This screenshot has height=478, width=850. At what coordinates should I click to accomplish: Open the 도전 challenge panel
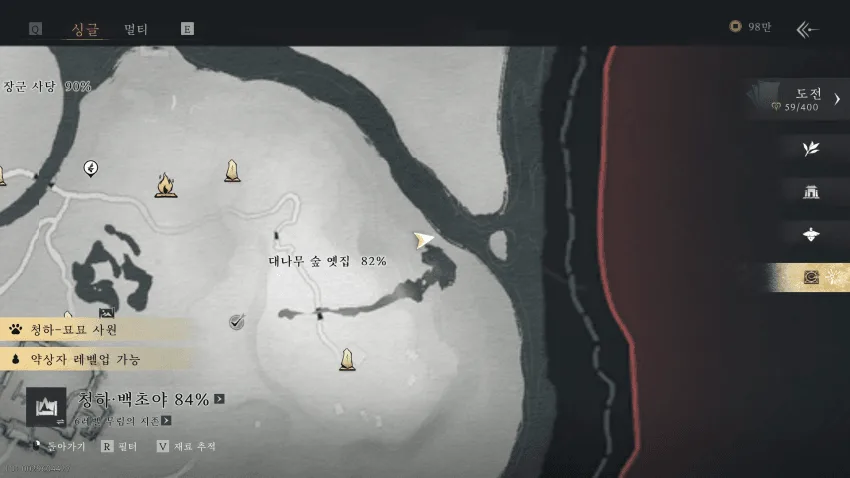tap(797, 98)
